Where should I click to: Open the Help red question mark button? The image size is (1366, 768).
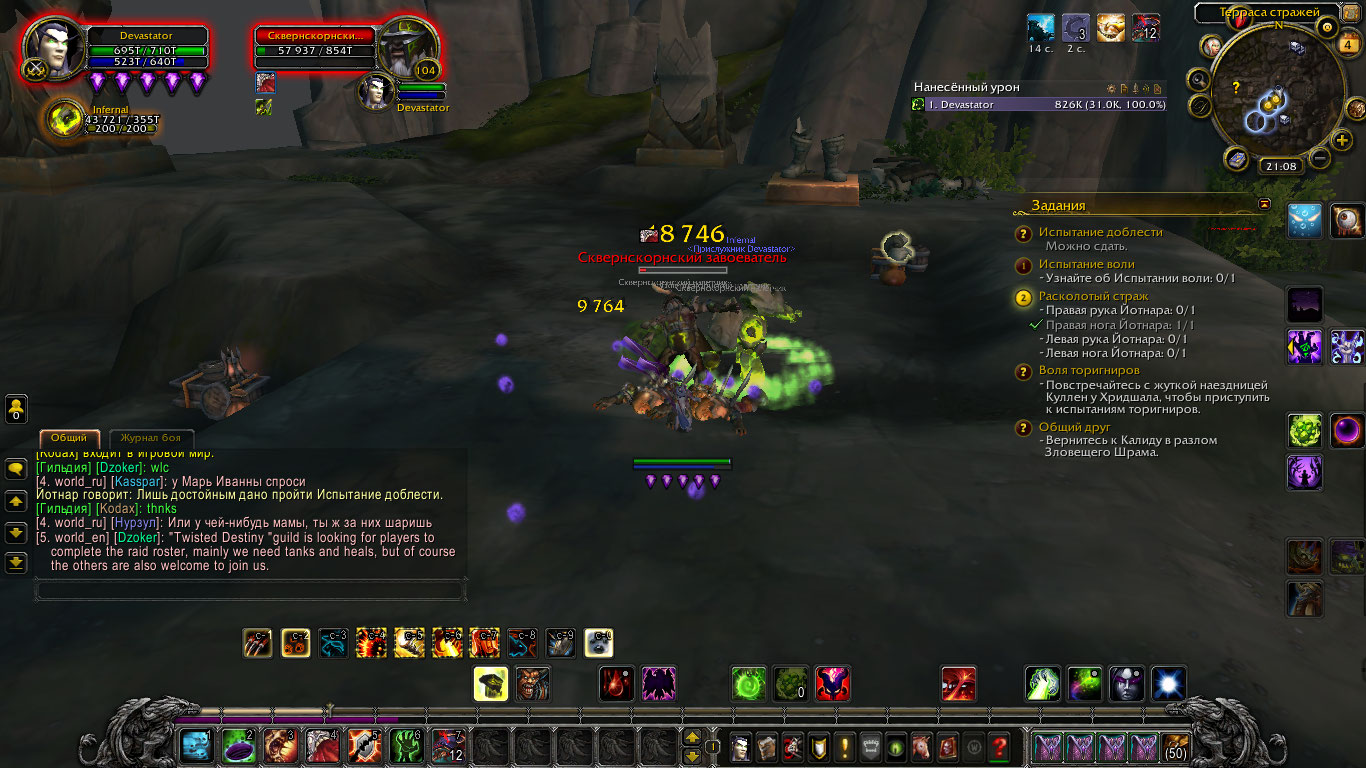coord(998,746)
